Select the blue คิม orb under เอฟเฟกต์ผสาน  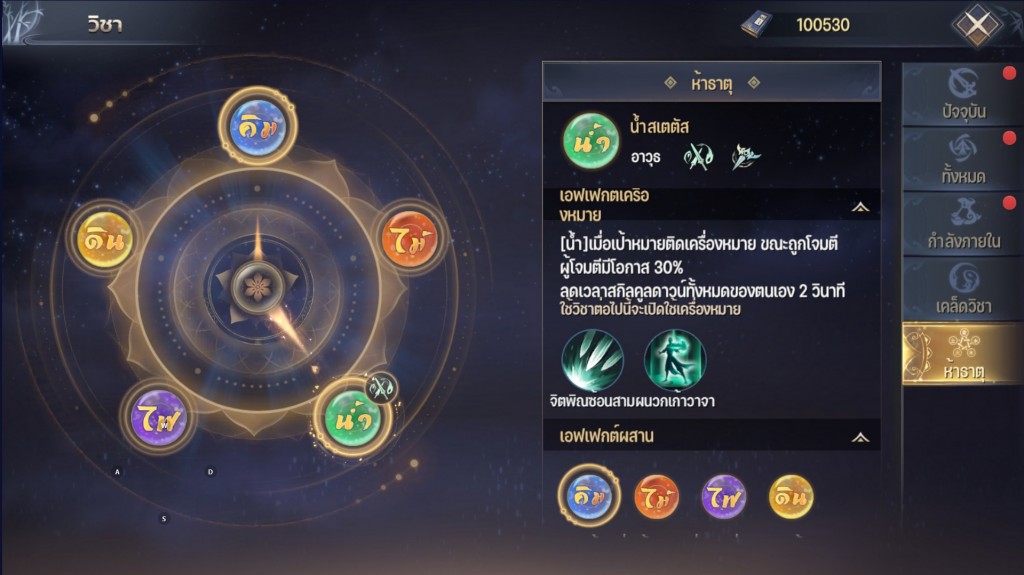[590, 496]
